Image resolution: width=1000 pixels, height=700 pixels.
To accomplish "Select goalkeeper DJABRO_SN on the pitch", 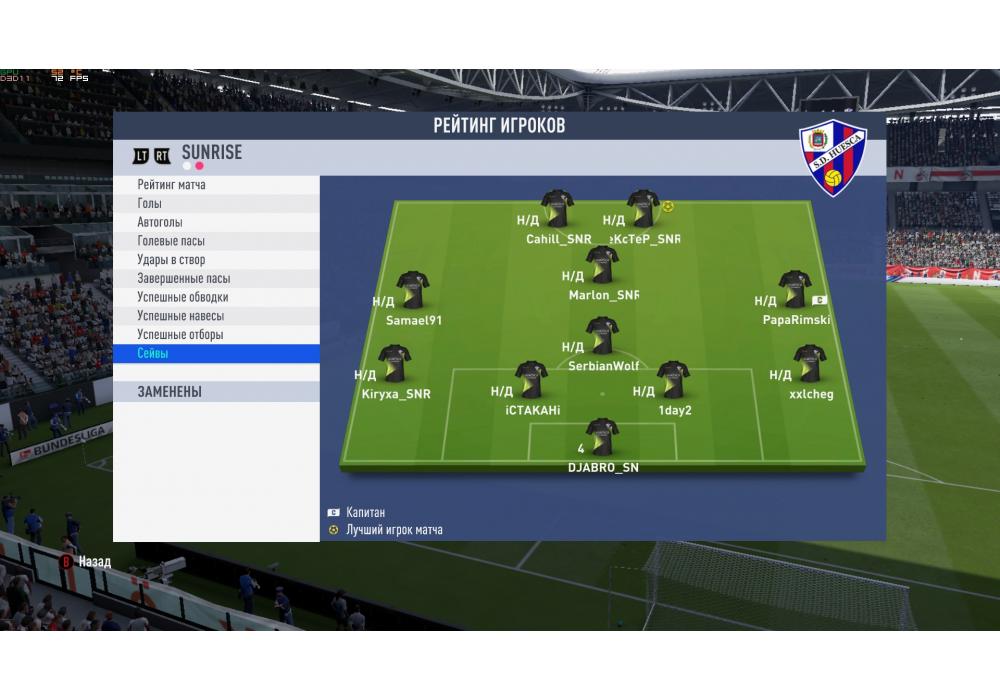I will pos(602,438).
